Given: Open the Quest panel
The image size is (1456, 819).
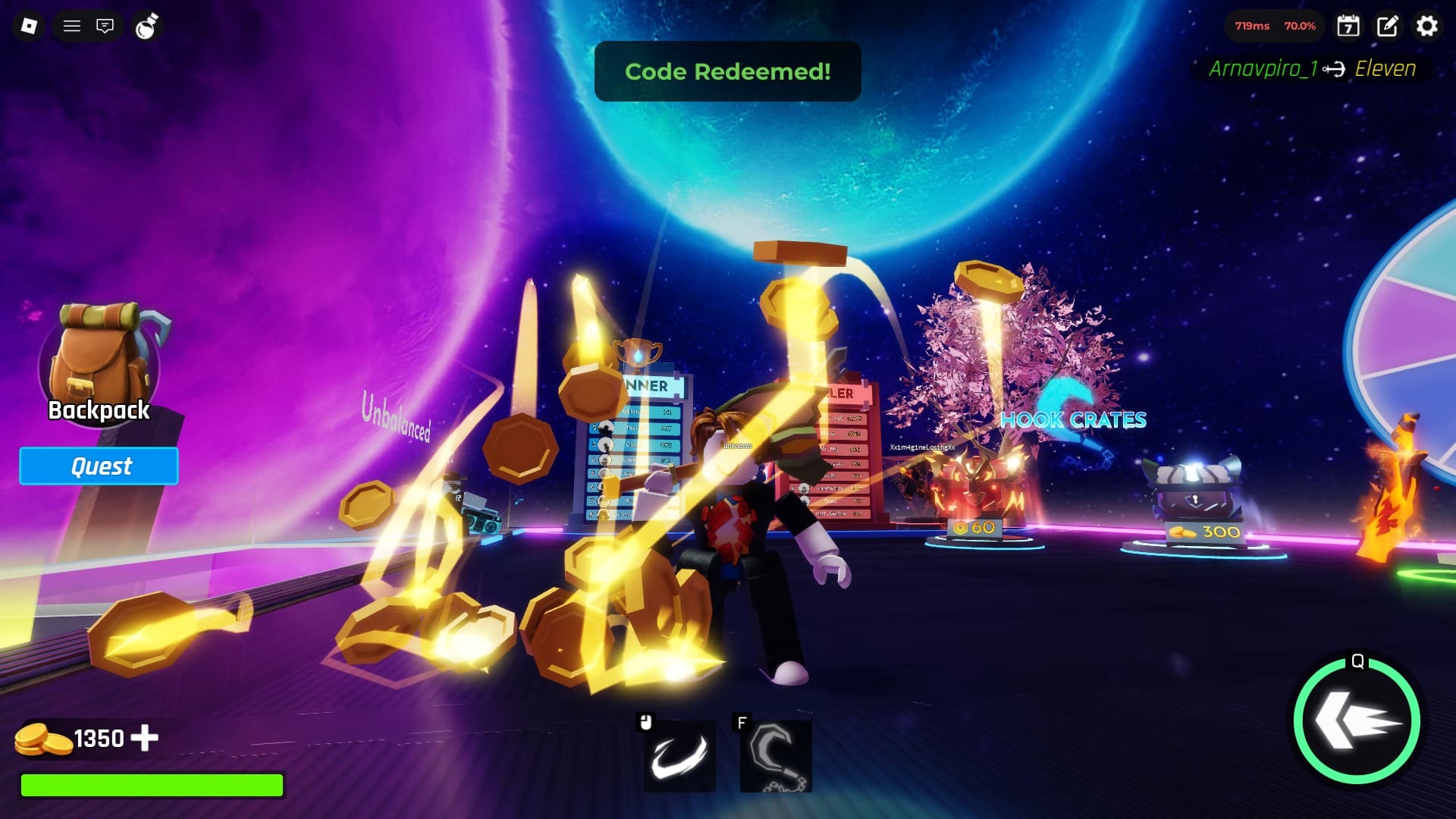Looking at the screenshot, I should pyautogui.click(x=99, y=466).
